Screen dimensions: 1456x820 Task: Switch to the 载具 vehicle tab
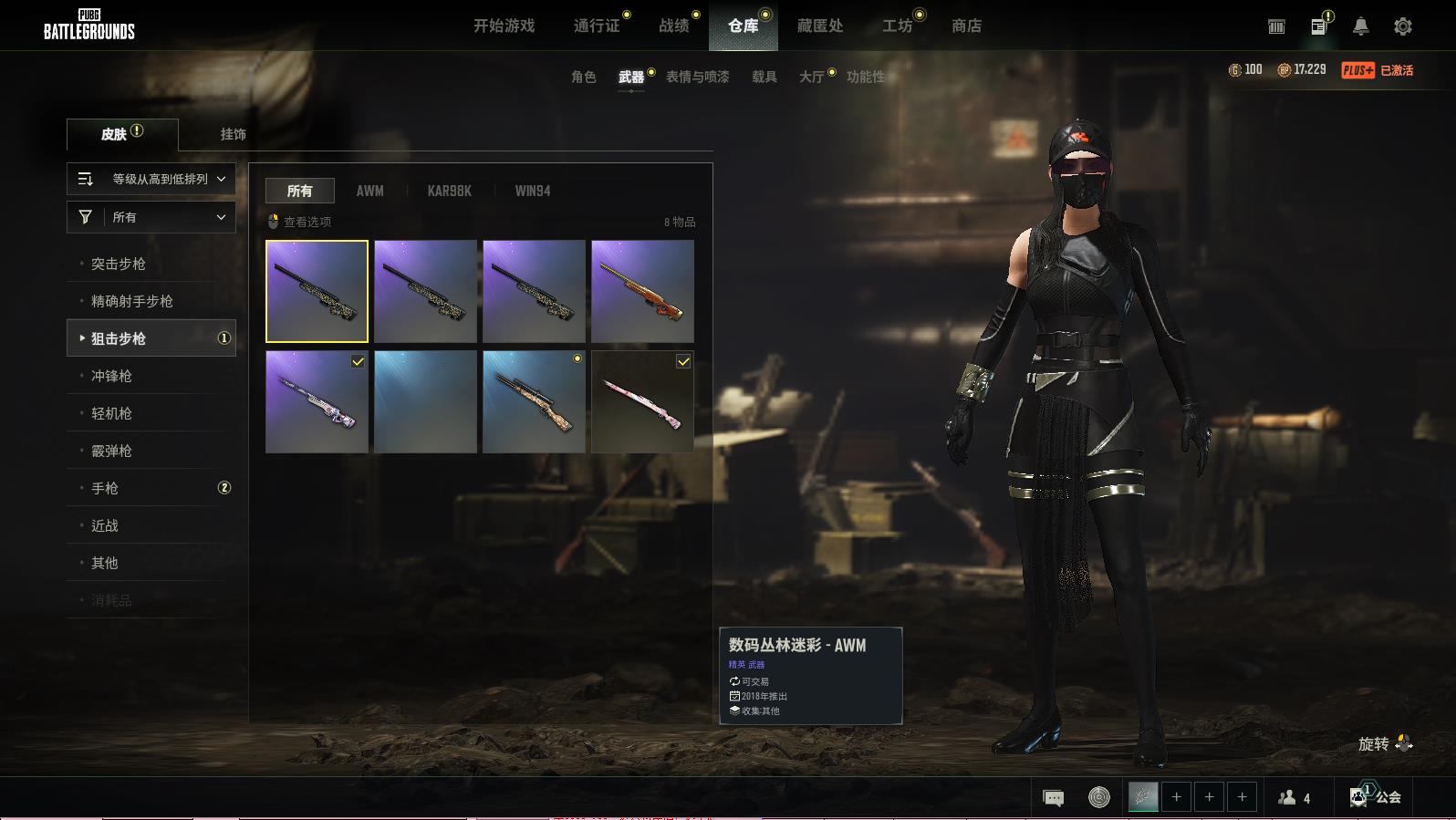[x=764, y=77]
